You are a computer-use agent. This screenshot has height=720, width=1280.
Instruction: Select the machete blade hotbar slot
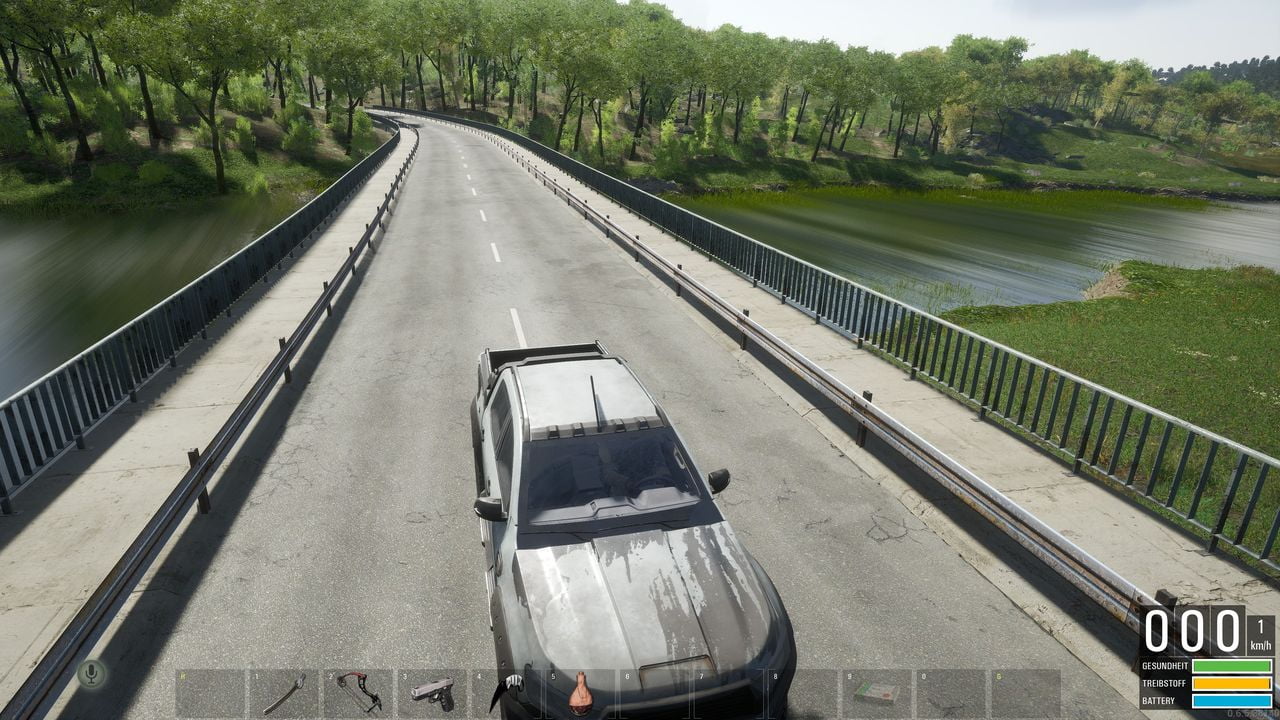[284, 693]
